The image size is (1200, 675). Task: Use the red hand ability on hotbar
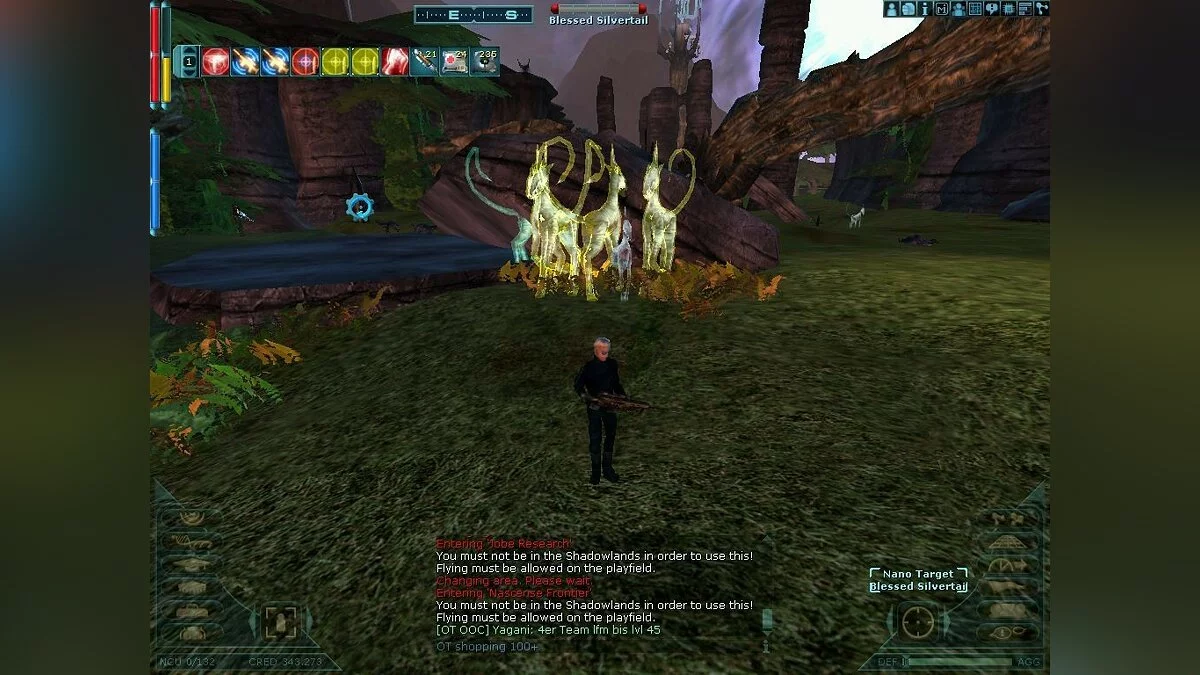tap(396, 62)
